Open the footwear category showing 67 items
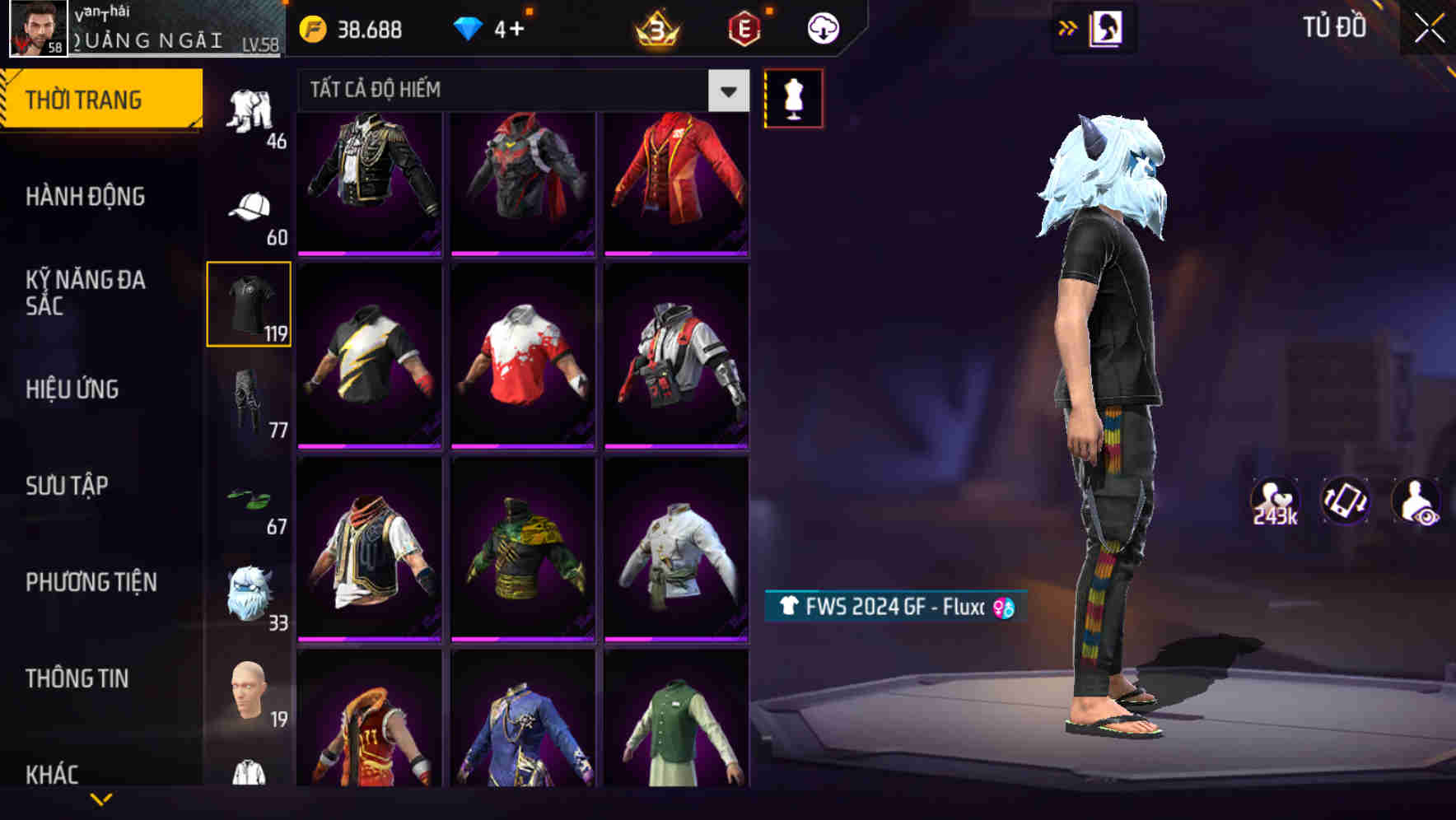 tap(250, 498)
